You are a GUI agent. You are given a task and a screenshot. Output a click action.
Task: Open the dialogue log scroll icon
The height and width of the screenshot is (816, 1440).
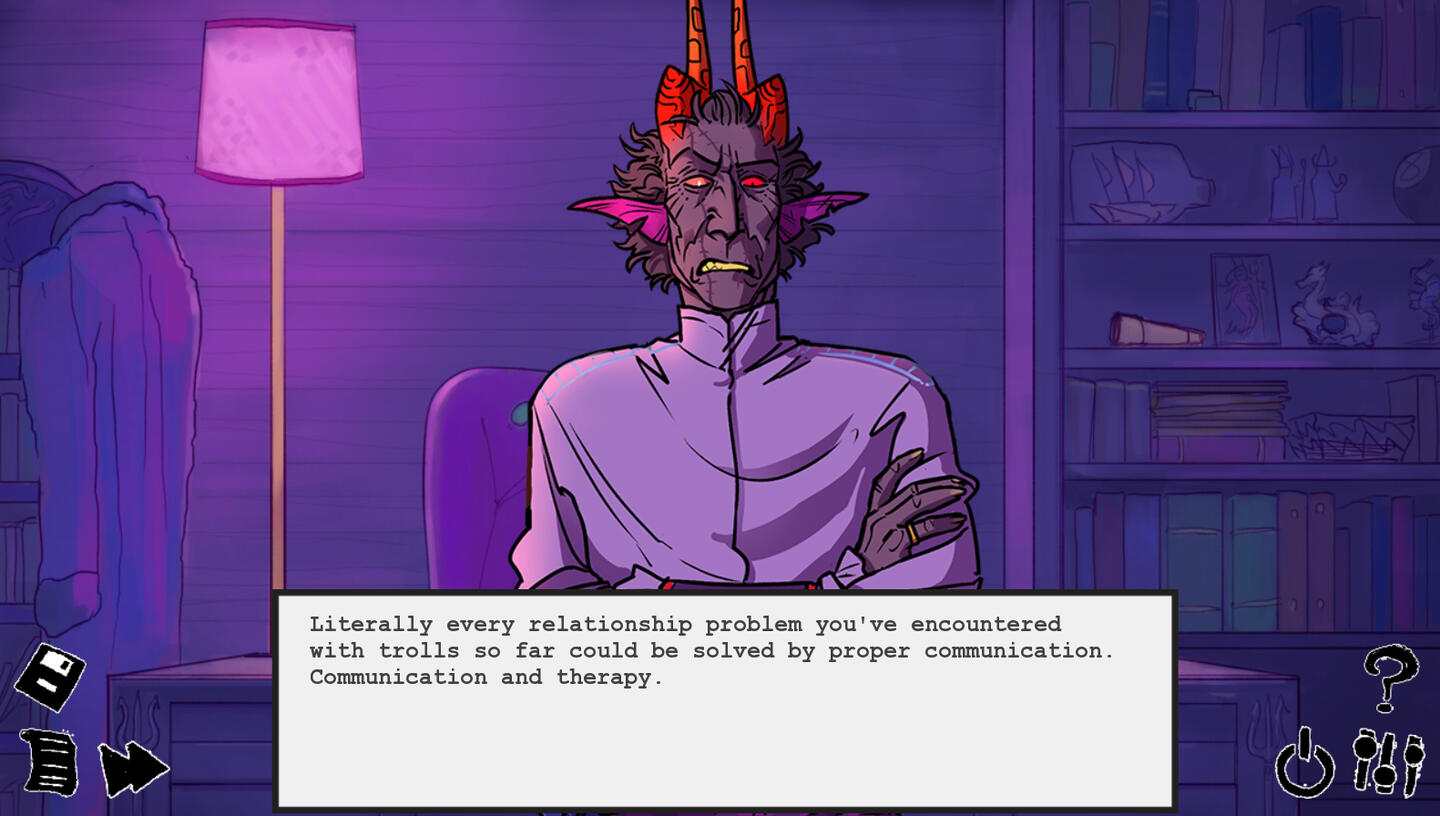51,763
